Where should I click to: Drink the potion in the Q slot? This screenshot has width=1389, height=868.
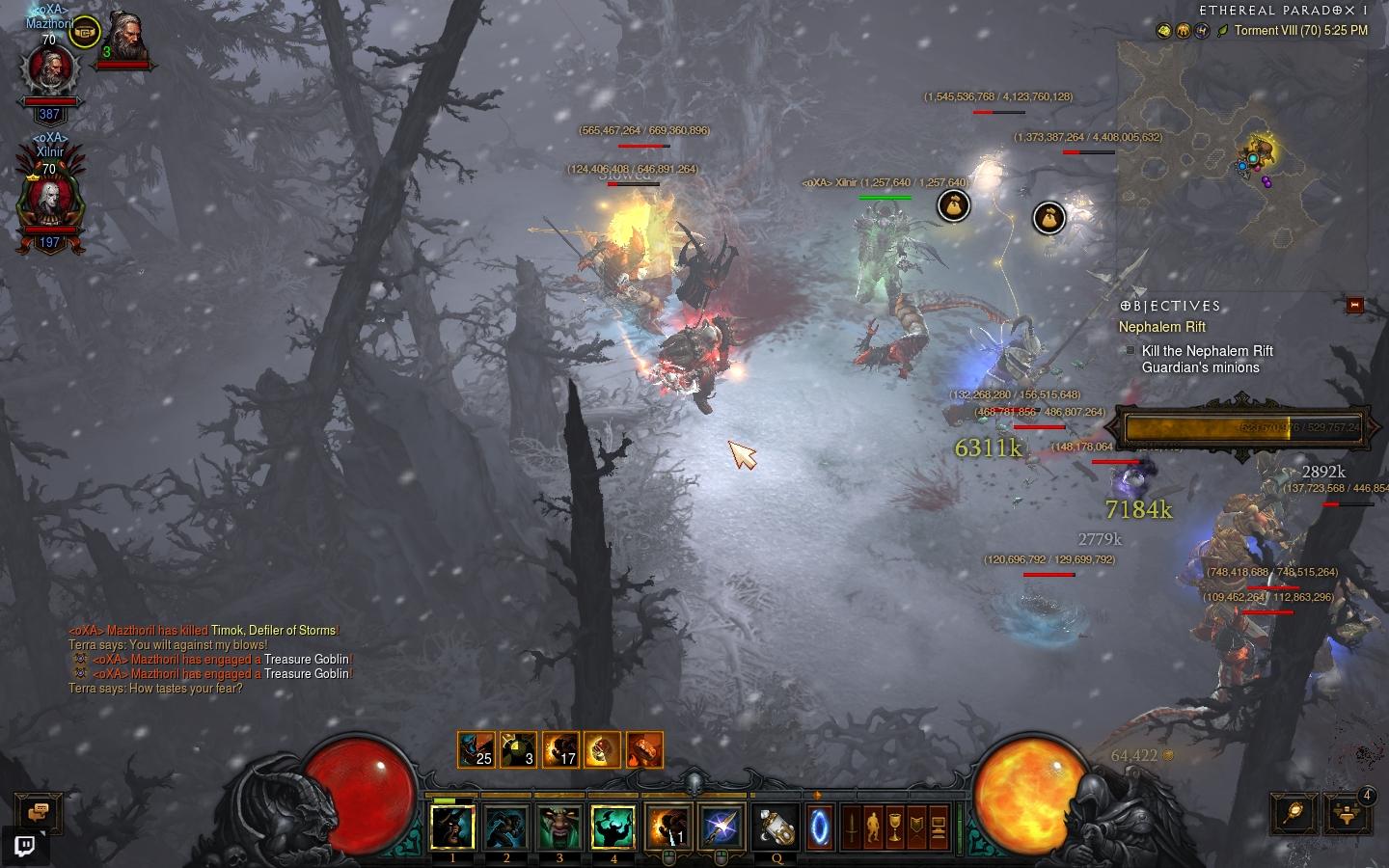[776, 827]
